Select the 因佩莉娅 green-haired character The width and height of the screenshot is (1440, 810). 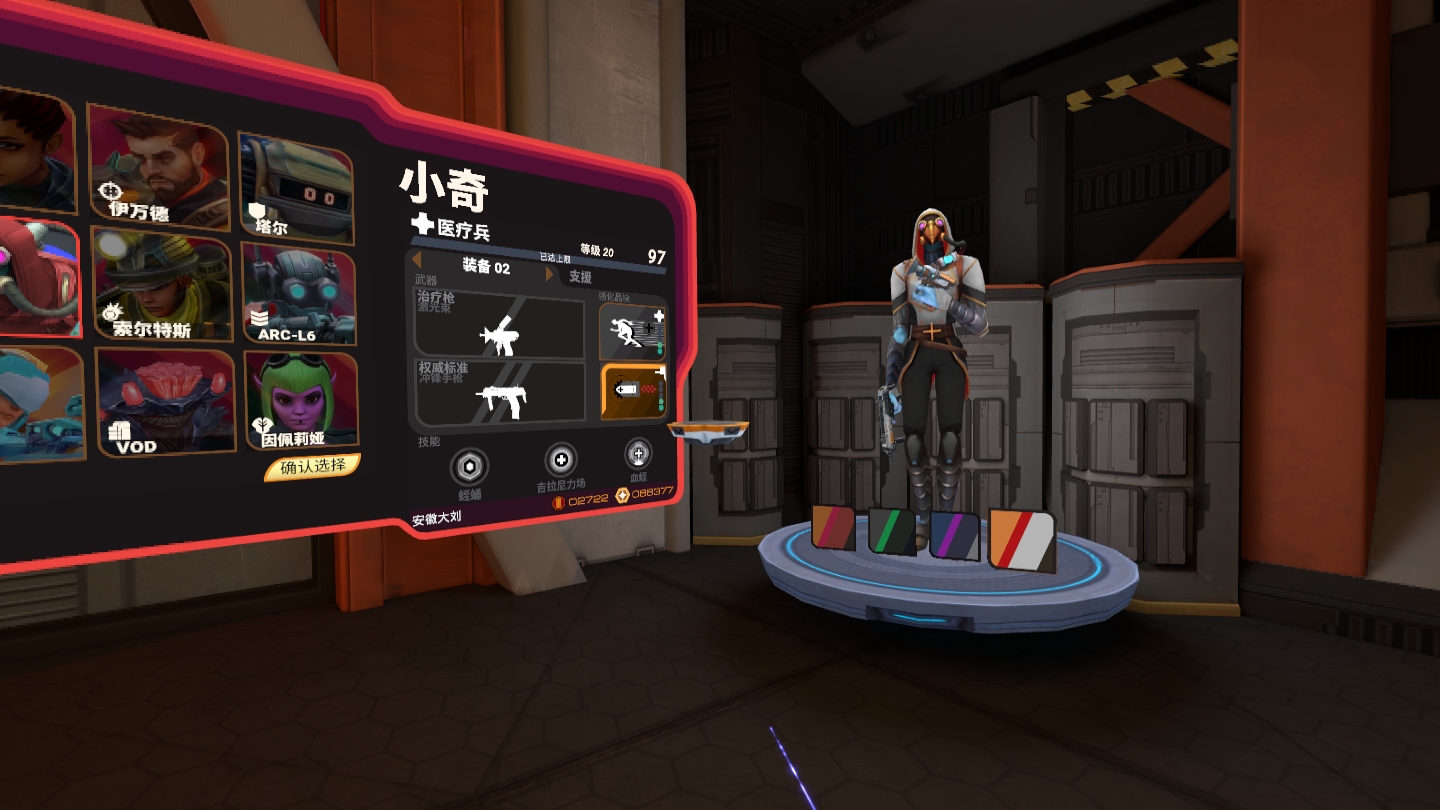(x=301, y=398)
